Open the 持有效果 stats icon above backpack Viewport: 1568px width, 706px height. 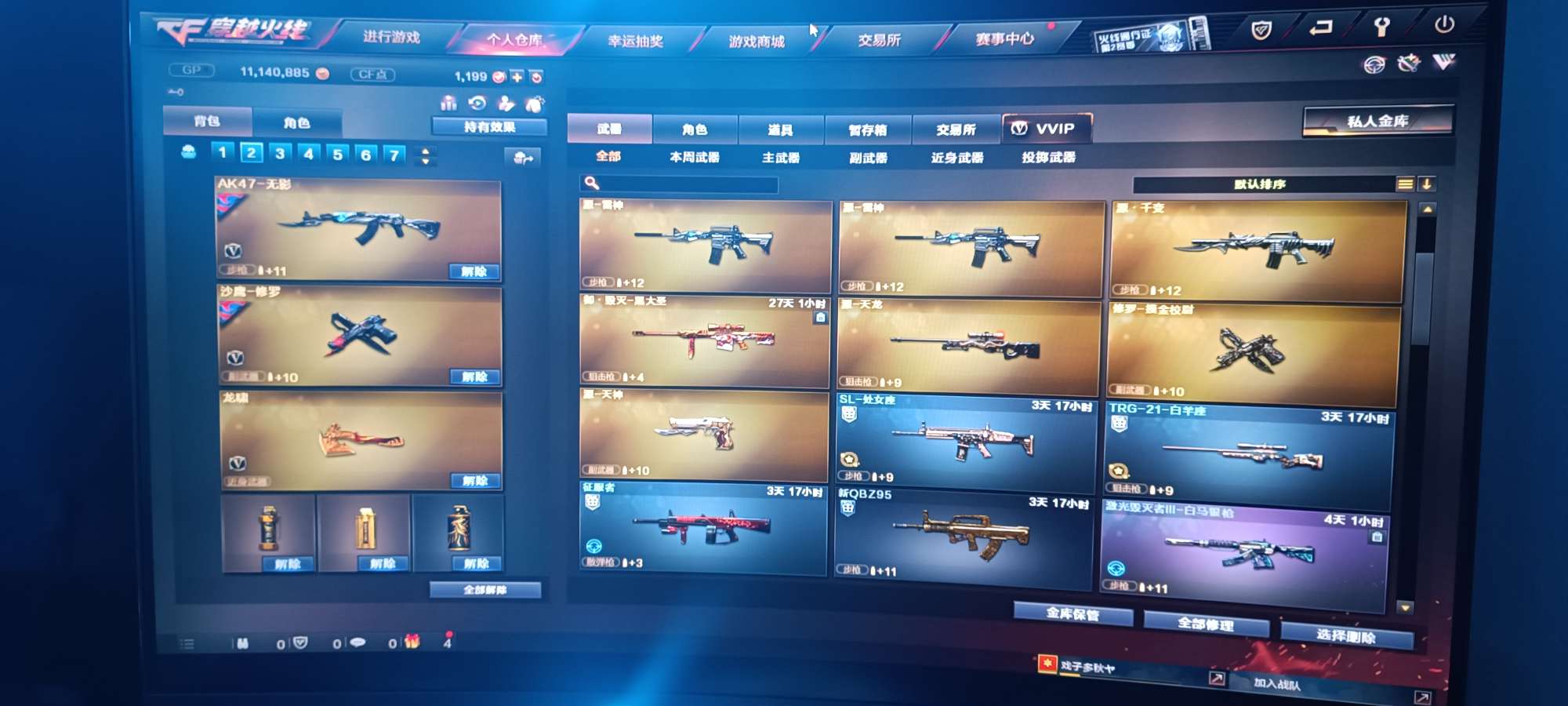(448, 103)
